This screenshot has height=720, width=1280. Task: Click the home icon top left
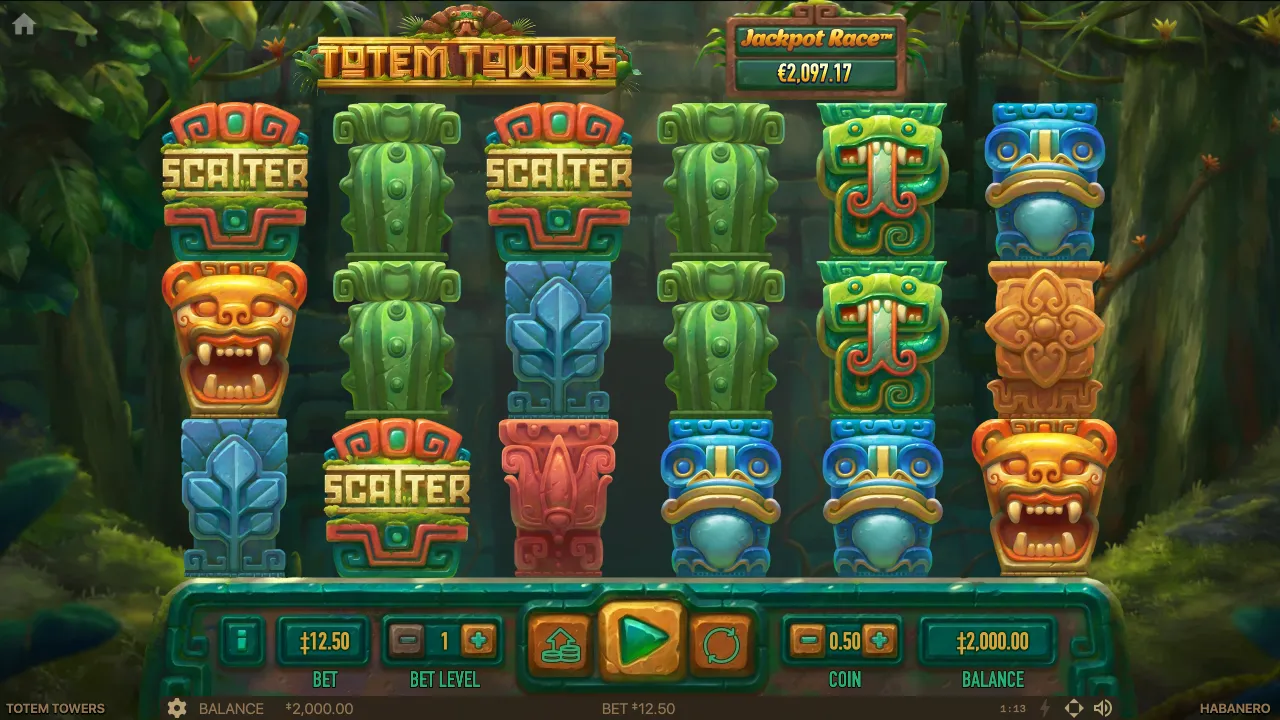[x=22, y=24]
